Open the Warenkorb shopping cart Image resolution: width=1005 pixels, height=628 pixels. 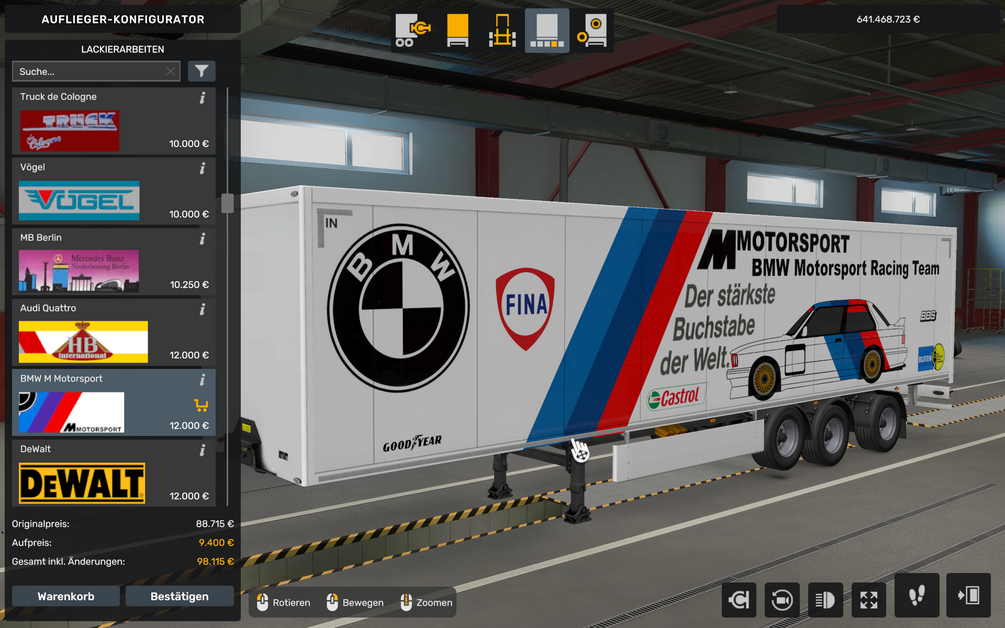66,596
